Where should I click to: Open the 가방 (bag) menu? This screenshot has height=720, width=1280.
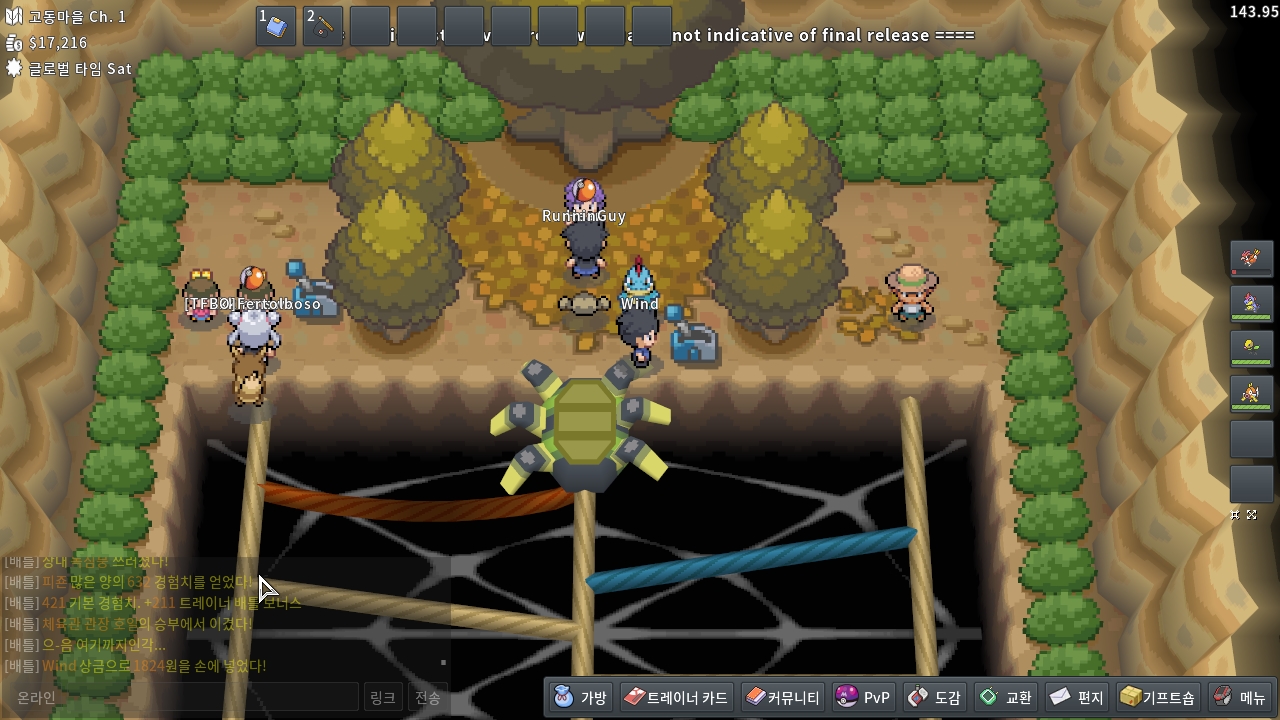coord(581,697)
